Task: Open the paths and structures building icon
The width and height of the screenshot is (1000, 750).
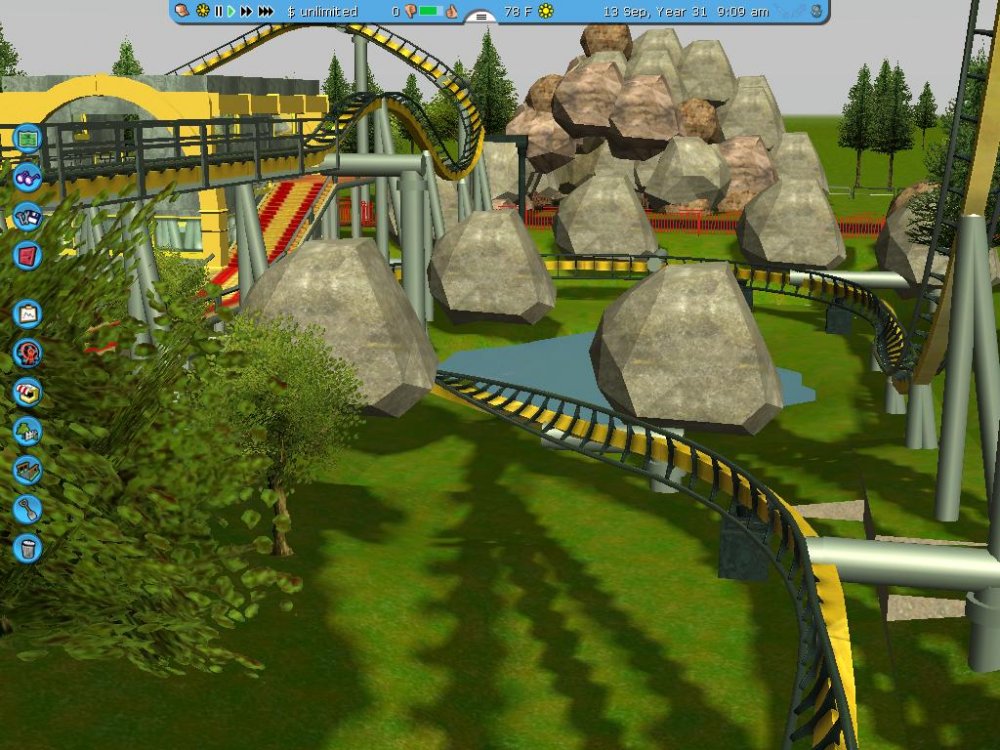Action: [28, 470]
